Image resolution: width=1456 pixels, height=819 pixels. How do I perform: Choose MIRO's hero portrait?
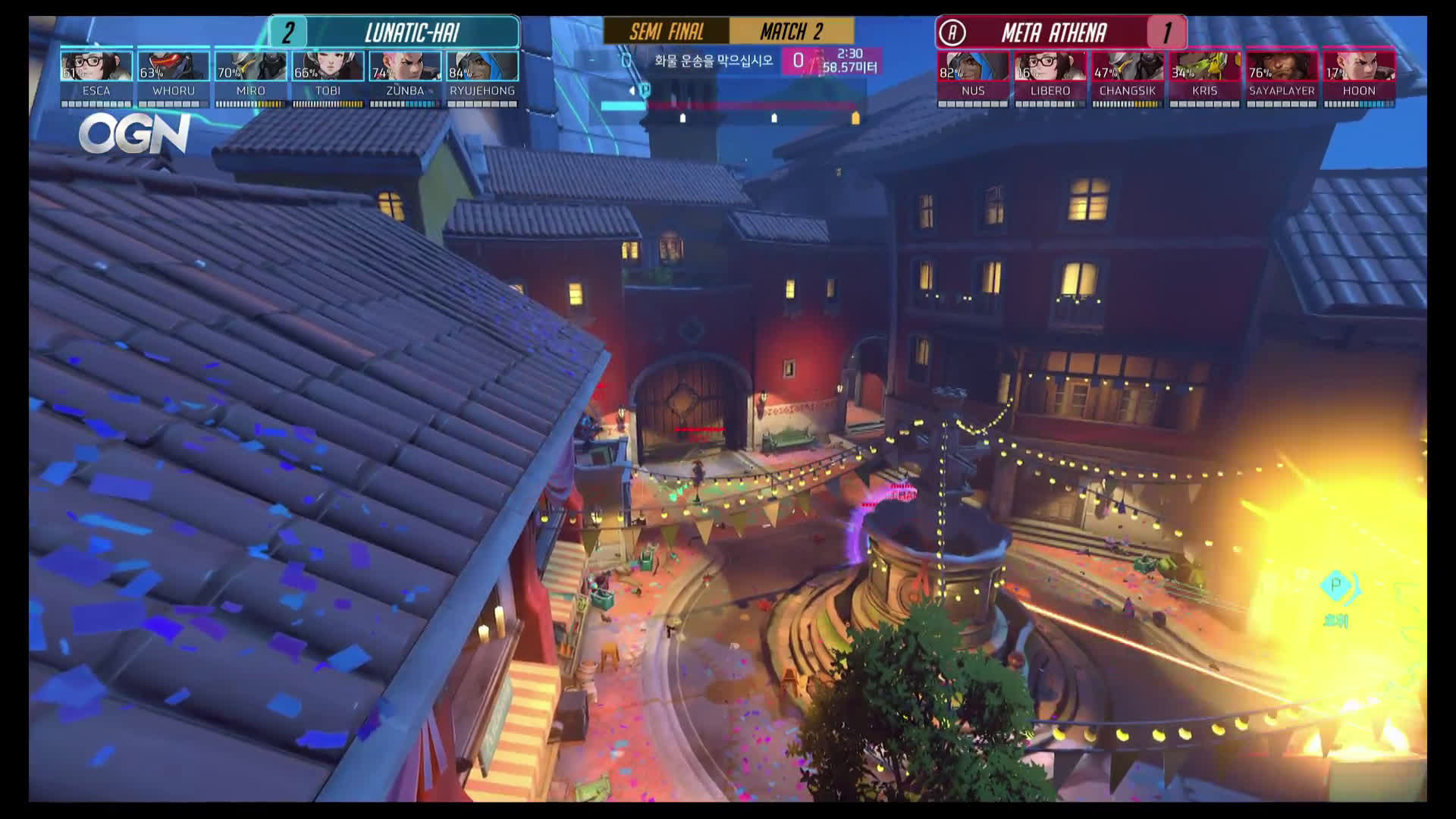tap(251, 67)
